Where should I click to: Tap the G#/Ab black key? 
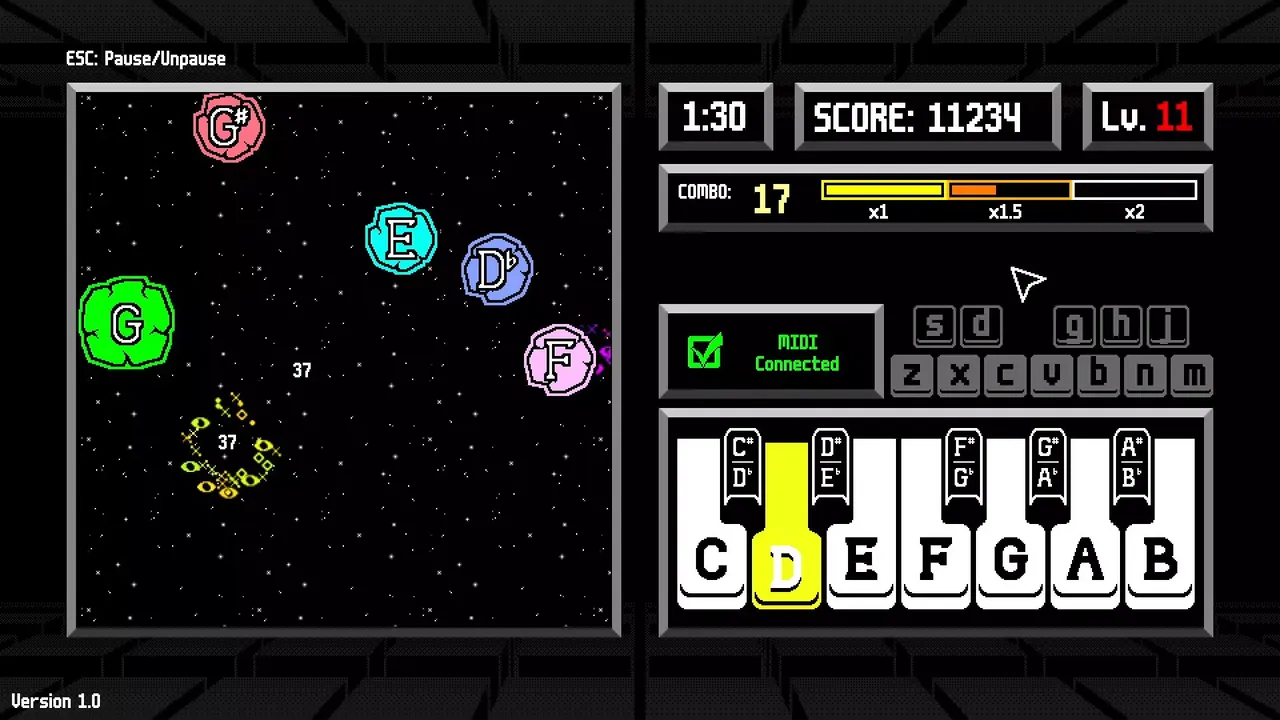coord(1047,464)
